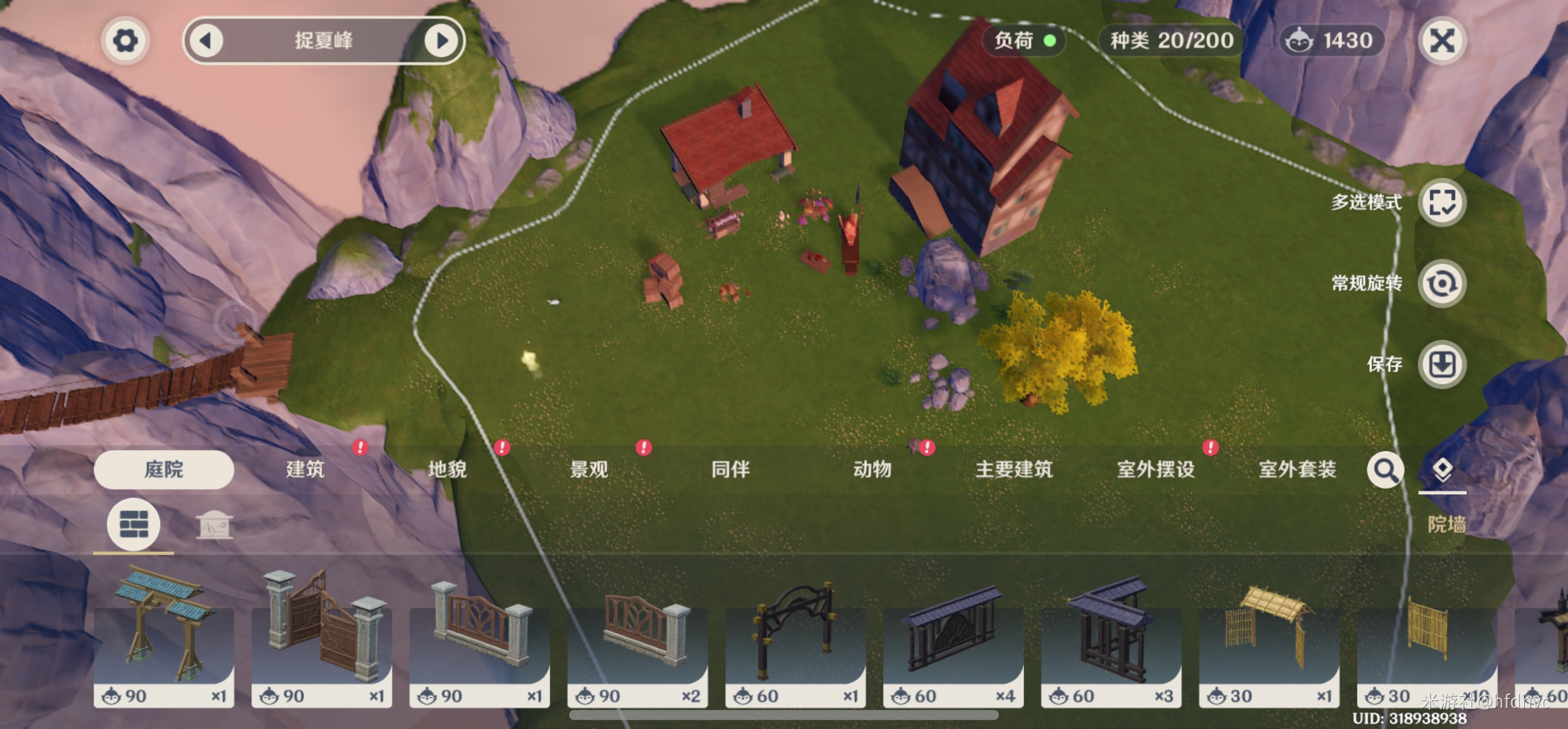The width and height of the screenshot is (1568, 729).
Task: Switch to previous area with left arrow
Action: (x=207, y=41)
